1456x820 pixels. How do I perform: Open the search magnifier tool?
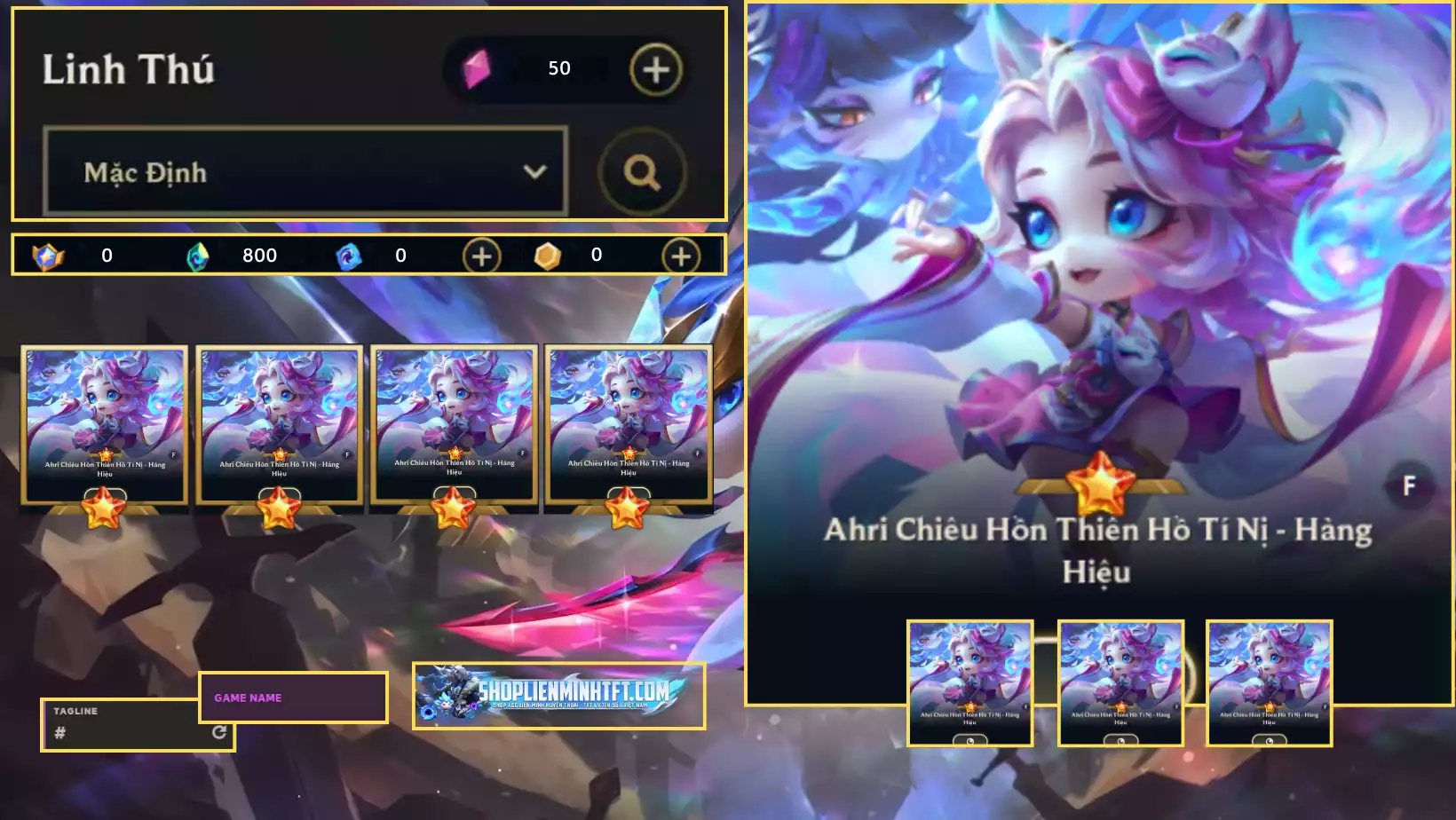(642, 174)
